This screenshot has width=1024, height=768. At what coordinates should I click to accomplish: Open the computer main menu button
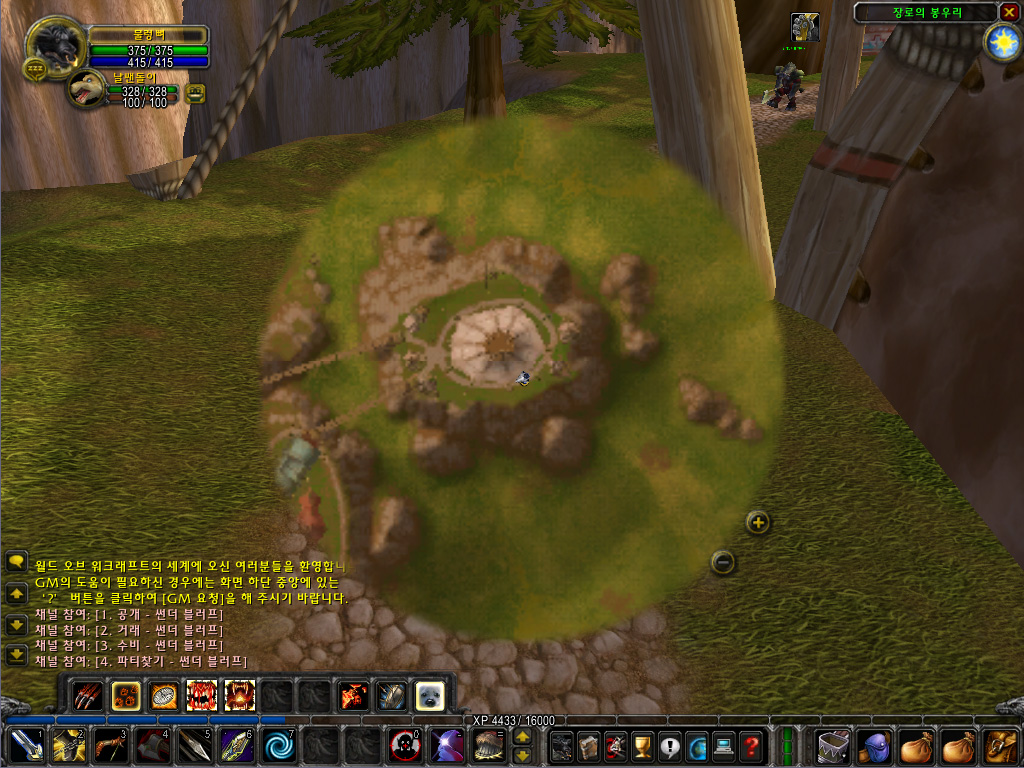723,746
